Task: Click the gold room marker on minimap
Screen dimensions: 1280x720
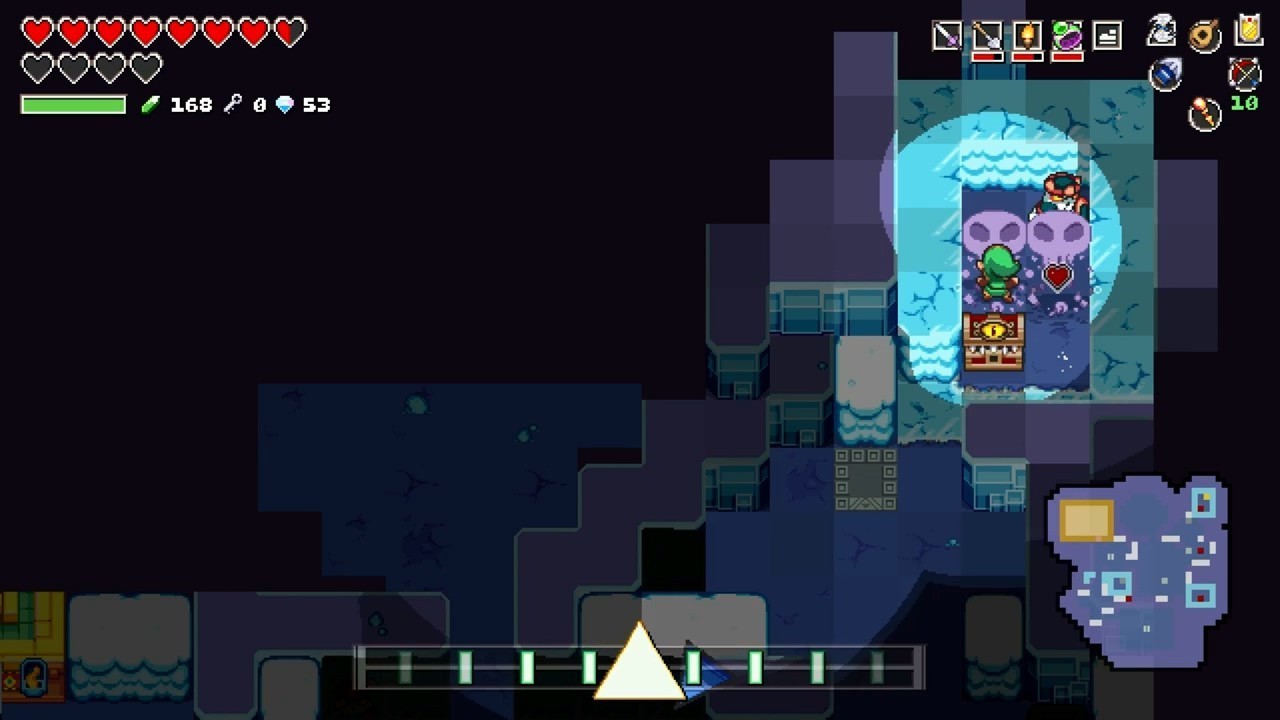Action: point(1086,520)
